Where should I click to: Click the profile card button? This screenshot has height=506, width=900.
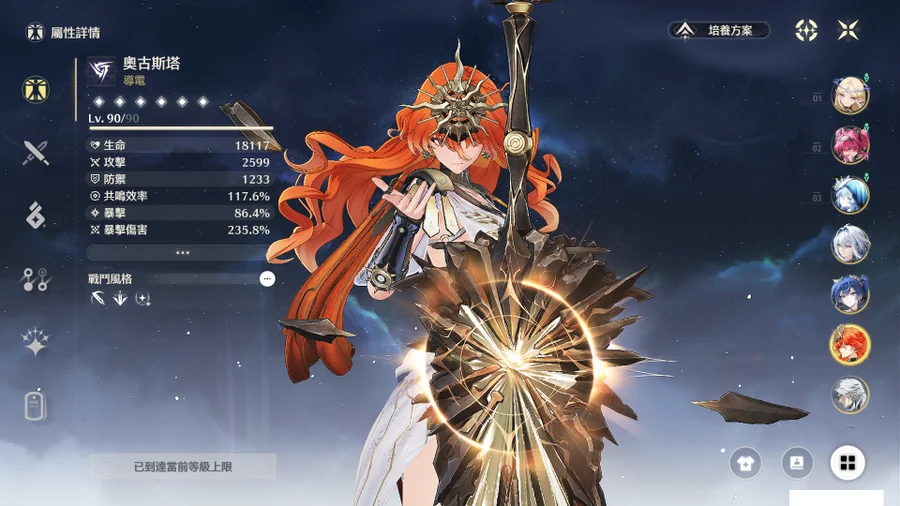797,462
